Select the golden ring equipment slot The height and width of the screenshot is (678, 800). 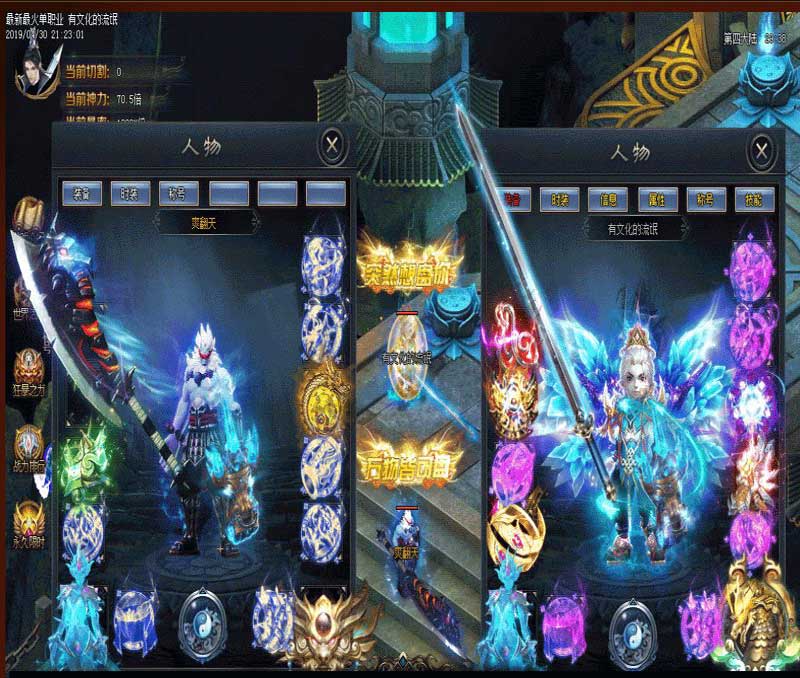512,532
